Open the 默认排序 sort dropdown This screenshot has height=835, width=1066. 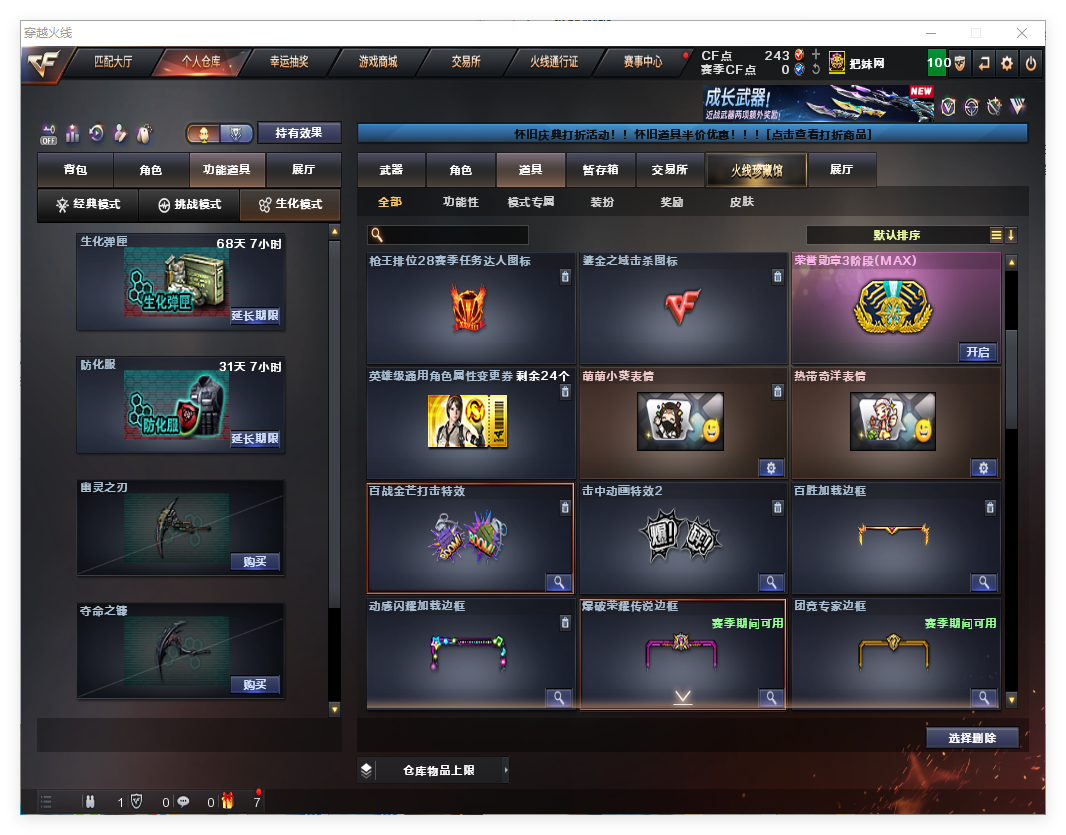tap(897, 235)
